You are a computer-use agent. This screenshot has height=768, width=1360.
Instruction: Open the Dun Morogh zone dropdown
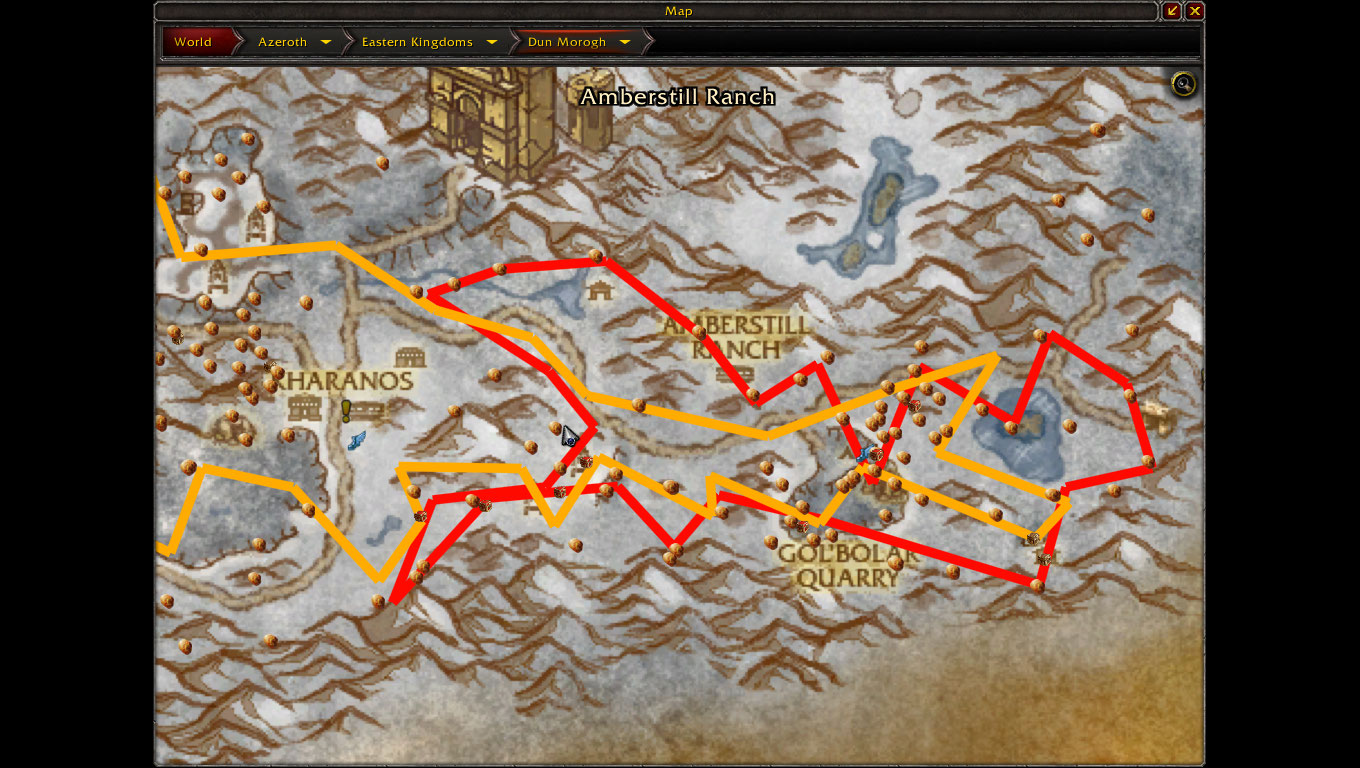(625, 42)
